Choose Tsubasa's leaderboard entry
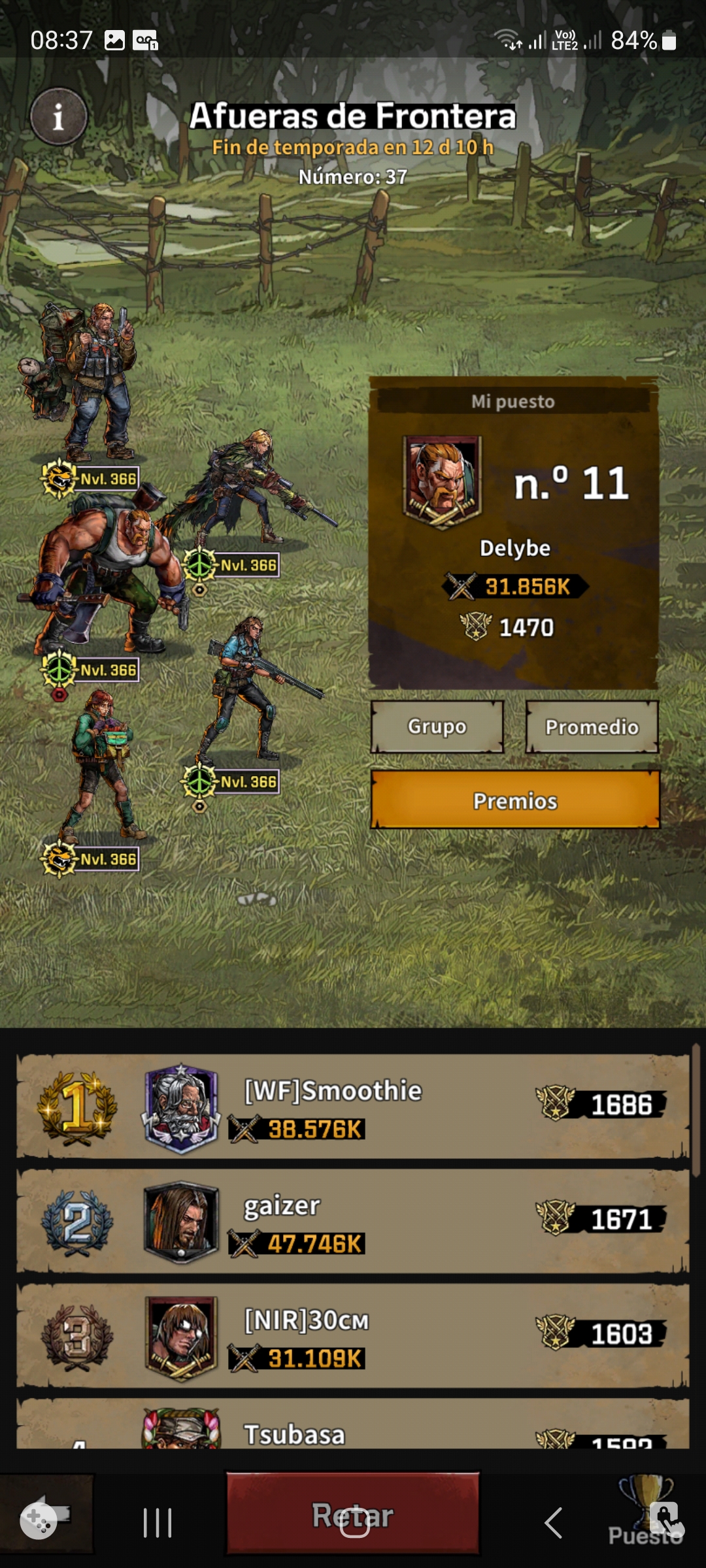The width and height of the screenshot is (706, 1568). 353,1429
